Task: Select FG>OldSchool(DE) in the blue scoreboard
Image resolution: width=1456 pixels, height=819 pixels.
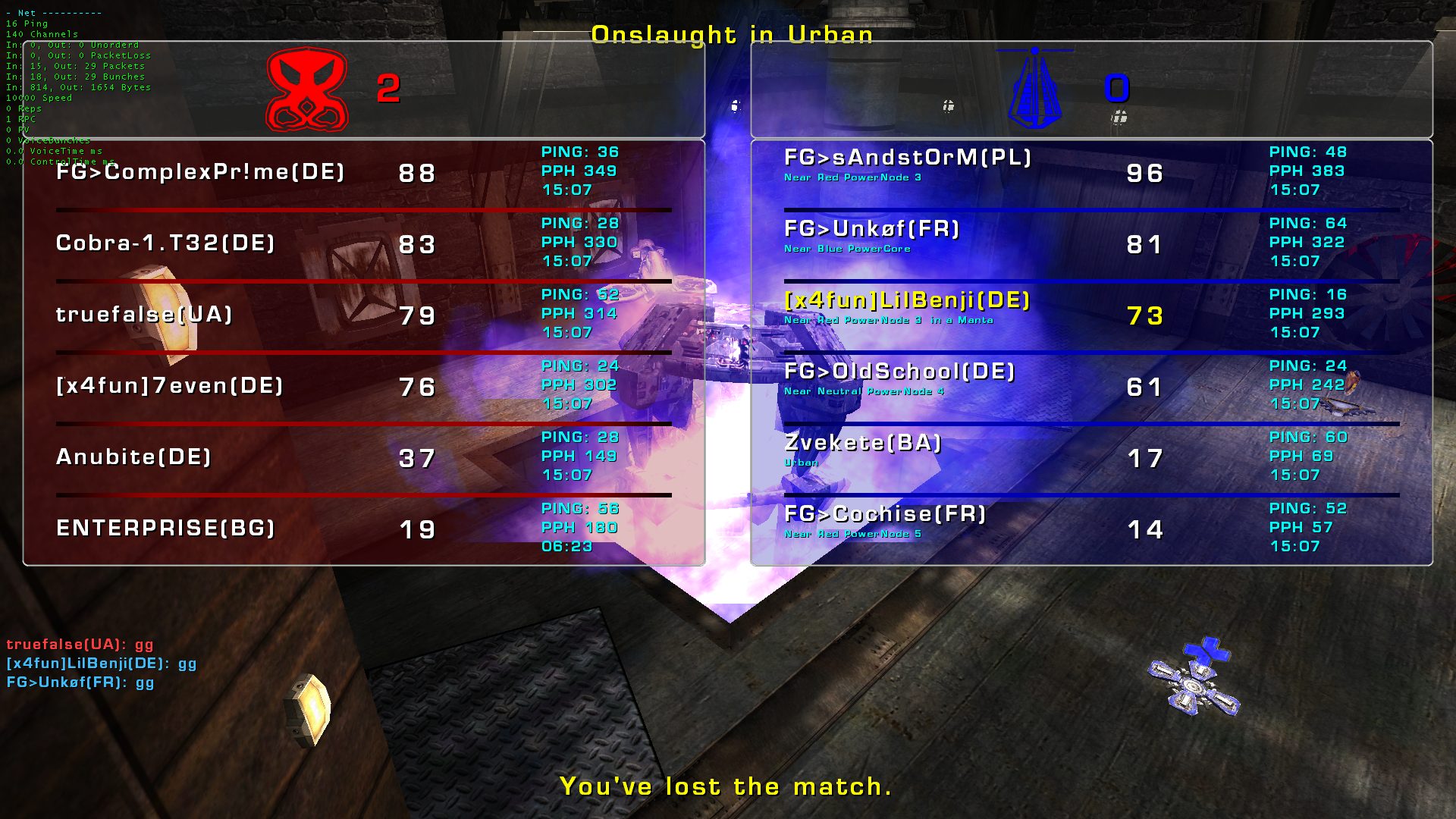Action: (899, 372)
